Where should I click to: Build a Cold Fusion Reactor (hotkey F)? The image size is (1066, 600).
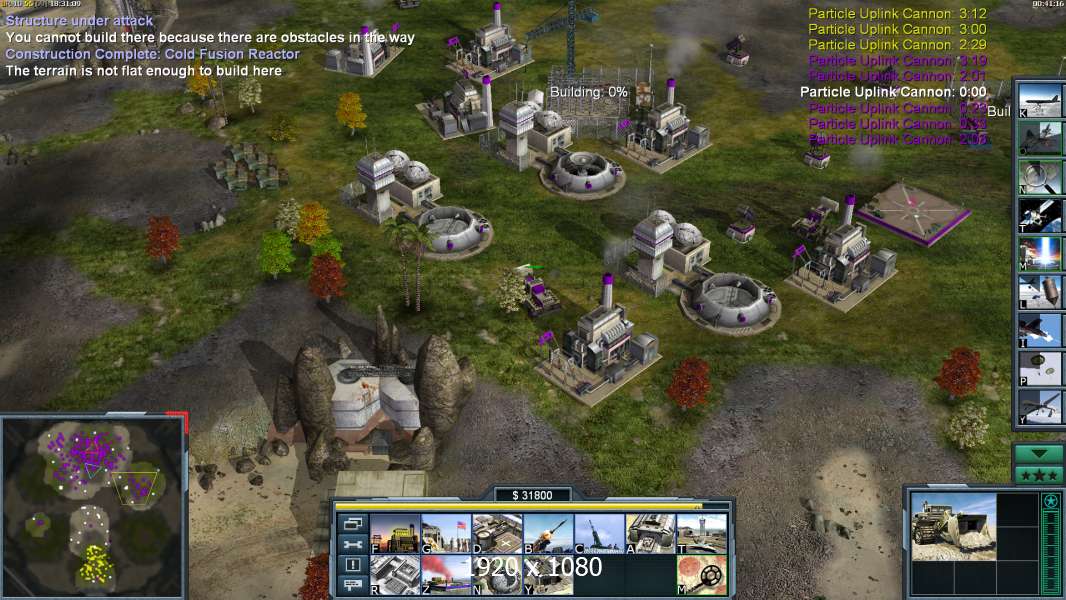click(x=395, y=533)
